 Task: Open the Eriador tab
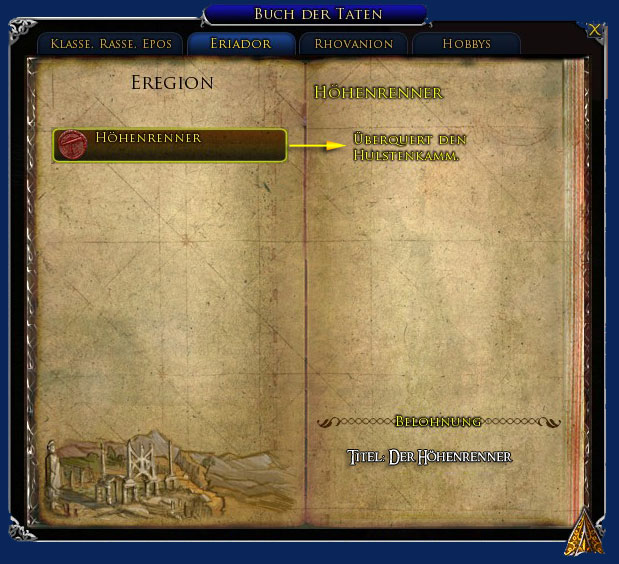coord(241,44)
